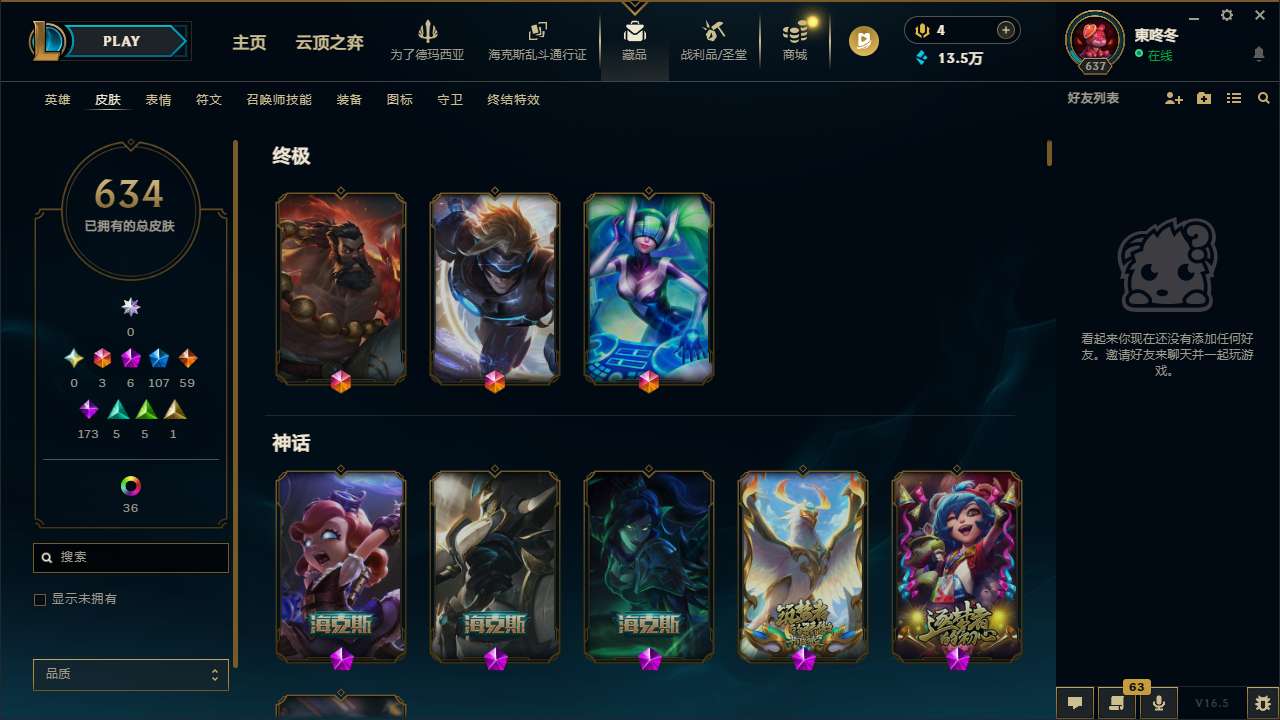This screenshot has height=720, width=1280.
Task: Open the 海克斯乱斗通行证 pass page
Action: pyautogui.click(x=537, y=40)
